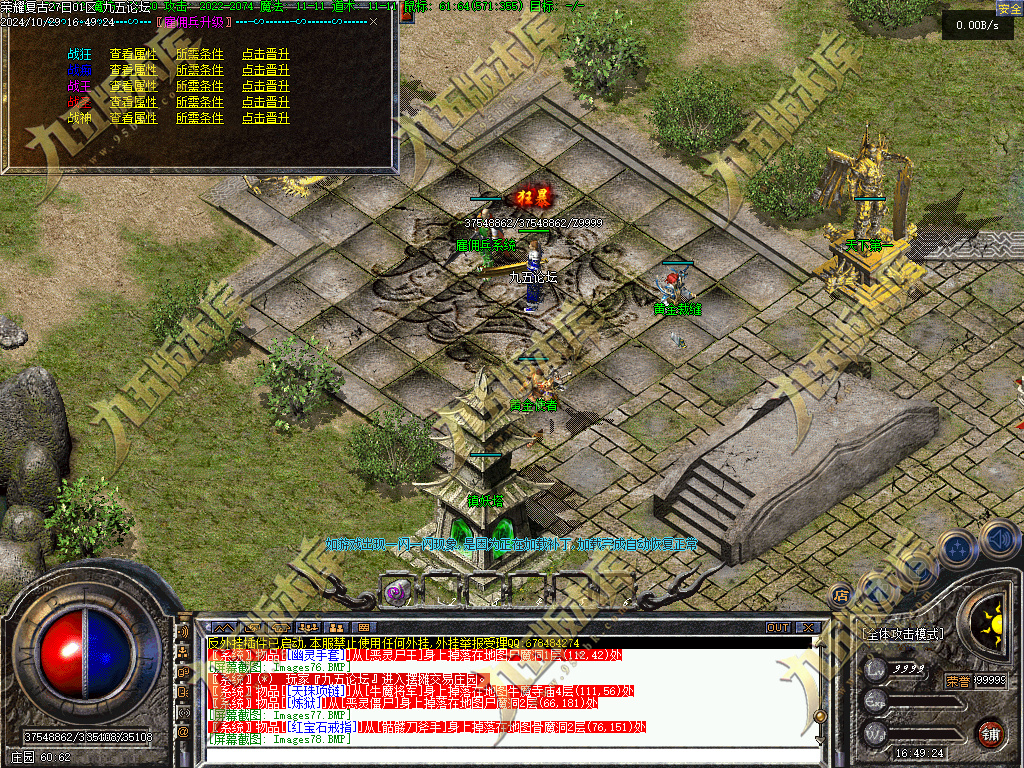Toggle the sound speaker button
This screenshot has height=768, width=1024.
click(998, 540)
